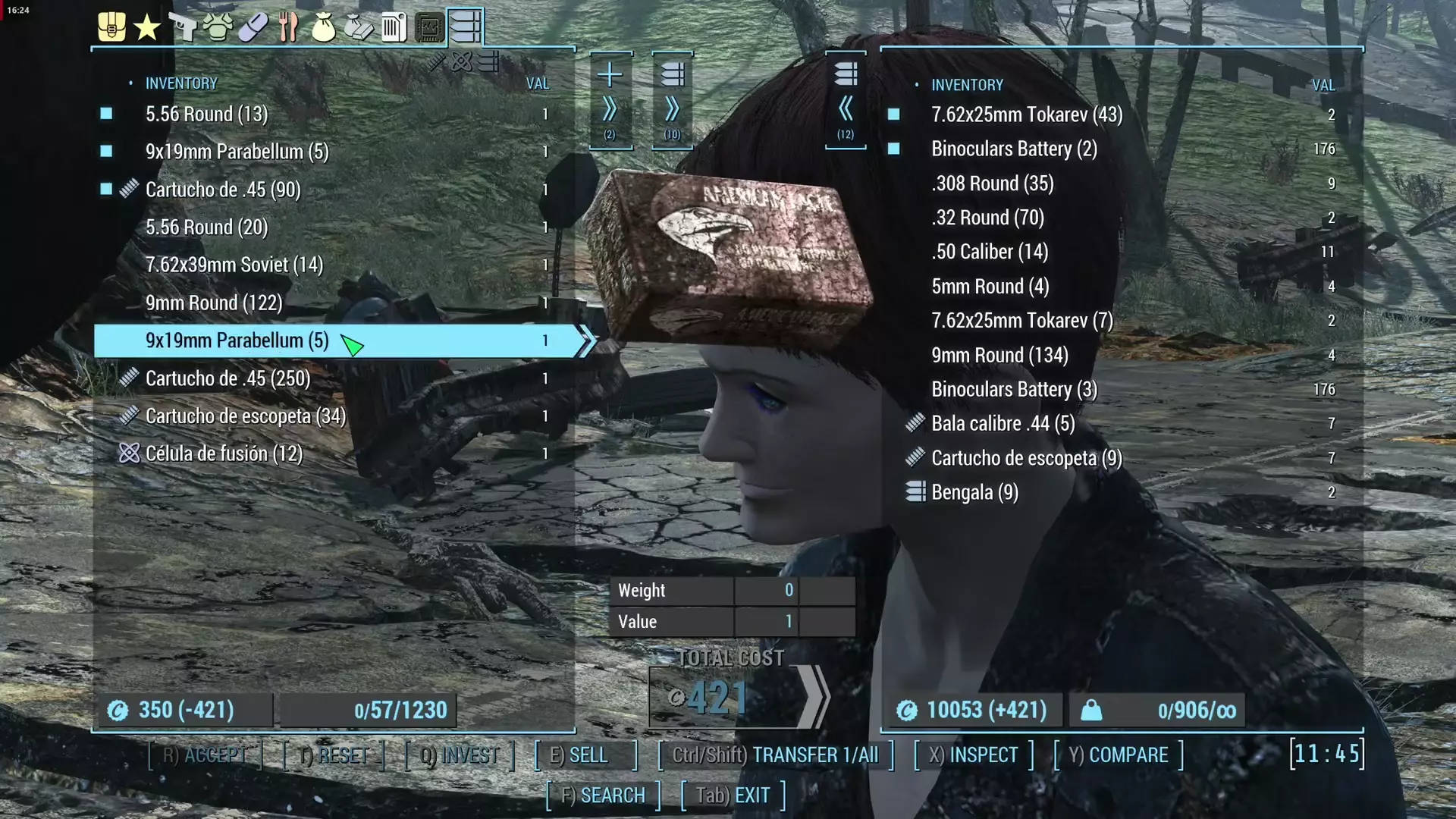Switch to the fork and knife food tab

tap(288, 28)
